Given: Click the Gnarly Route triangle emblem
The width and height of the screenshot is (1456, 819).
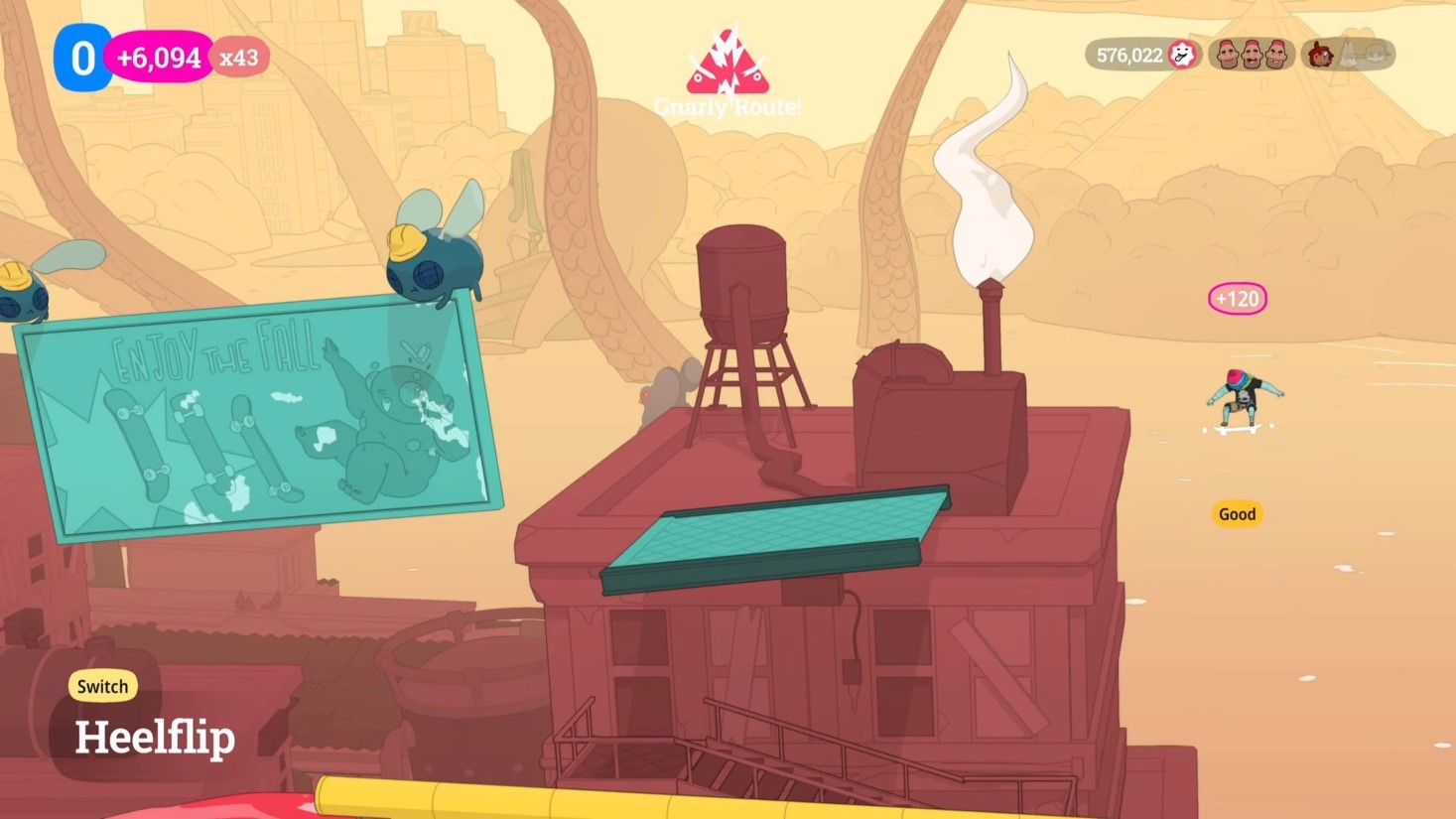Looking at the screenshot, I should point(728,65).
